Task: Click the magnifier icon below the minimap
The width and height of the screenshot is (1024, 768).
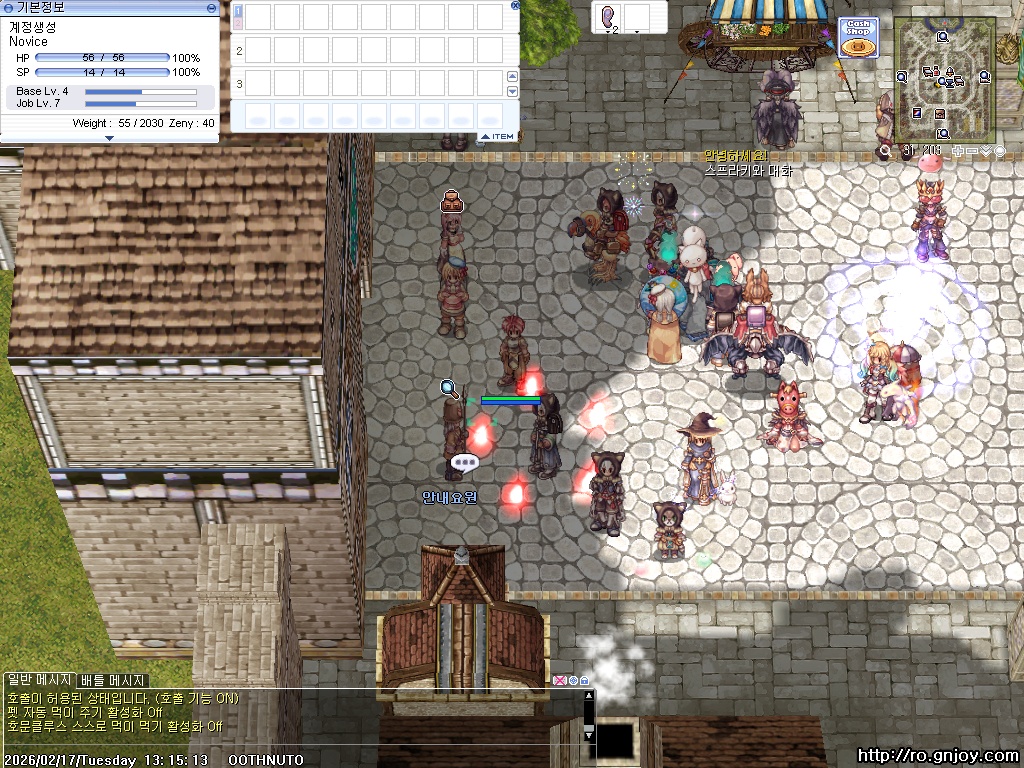Action: 884,151
